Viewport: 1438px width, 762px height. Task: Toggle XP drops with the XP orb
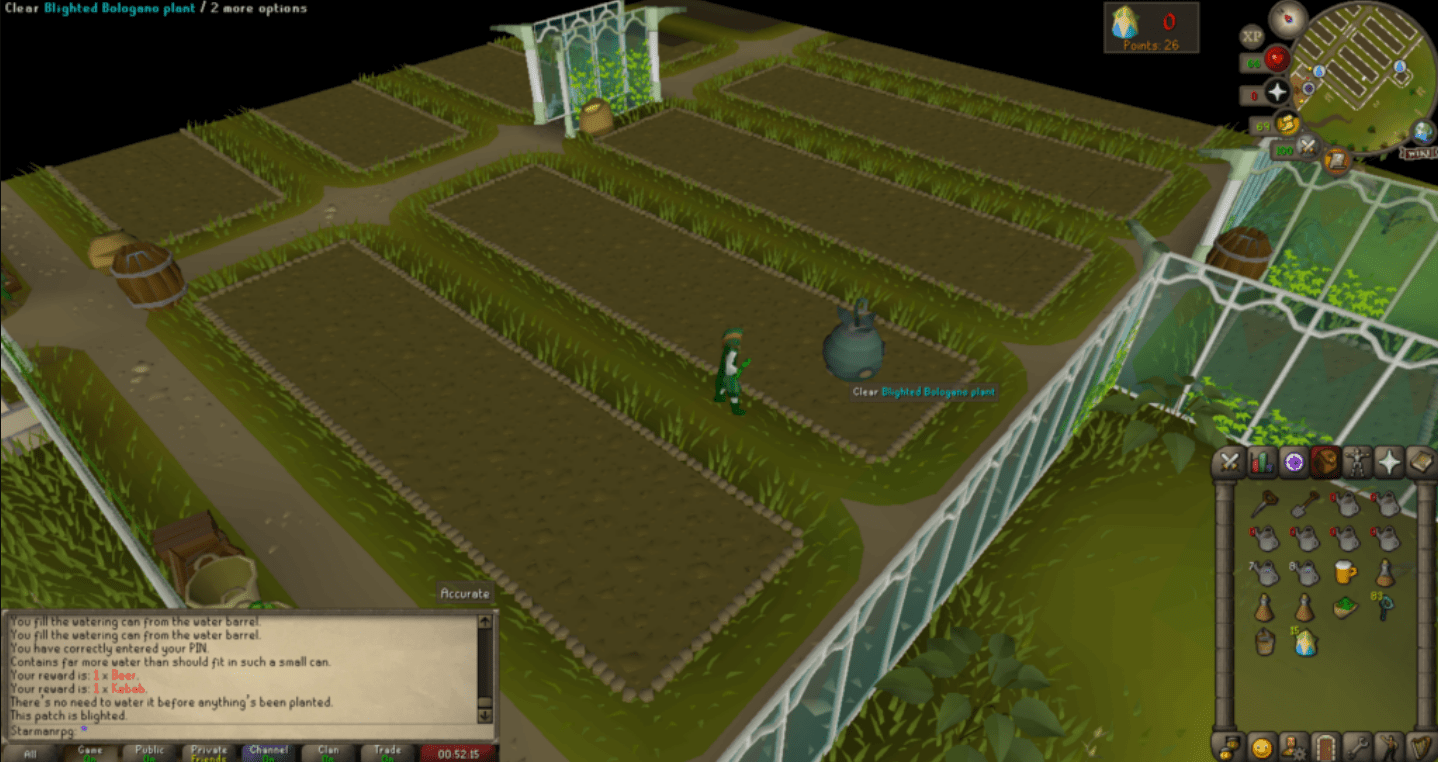[1253, 37]
